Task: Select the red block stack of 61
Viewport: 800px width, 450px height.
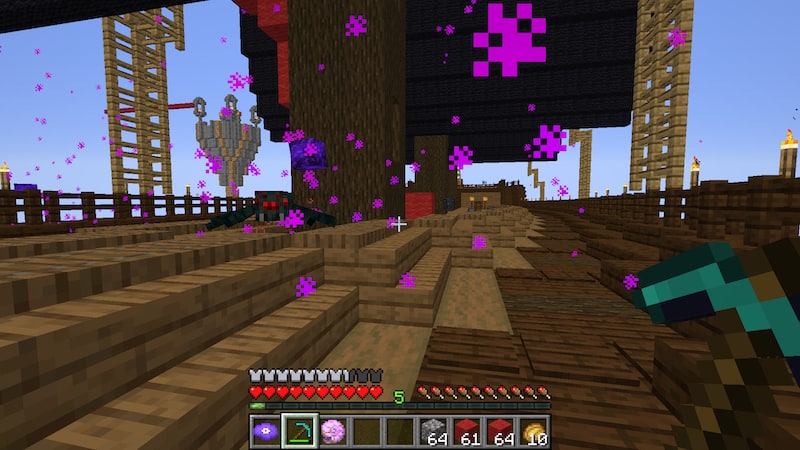Action: point(469,431)
